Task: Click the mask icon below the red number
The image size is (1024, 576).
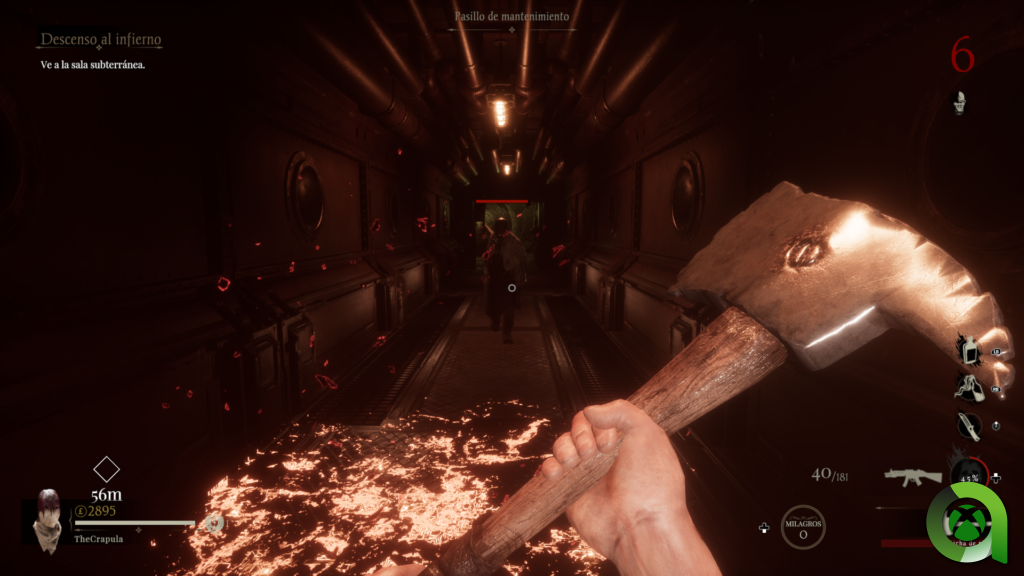Action: pyautogui.click(x=959, y=101)
